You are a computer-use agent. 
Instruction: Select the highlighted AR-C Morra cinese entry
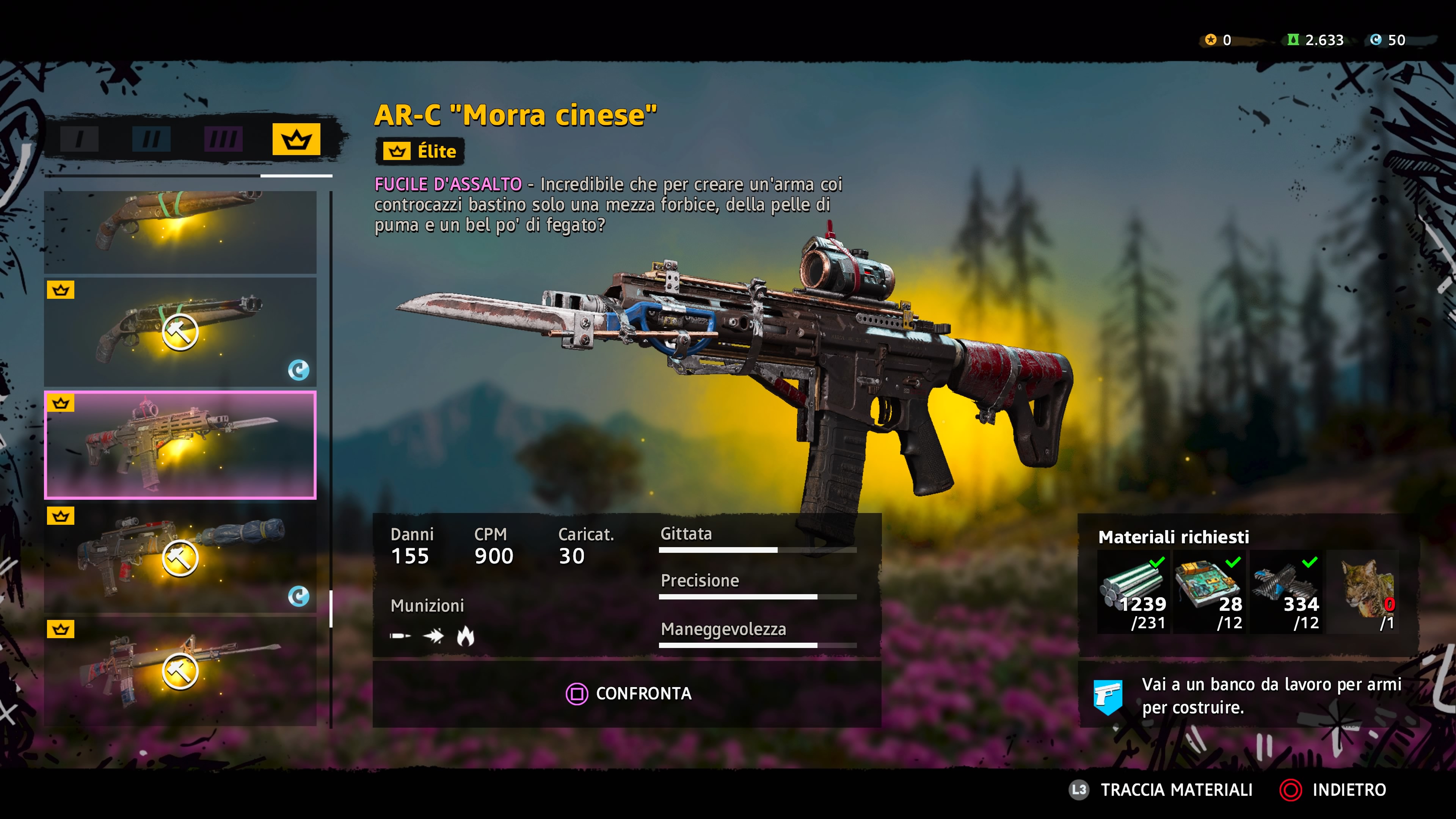(180, 445)
